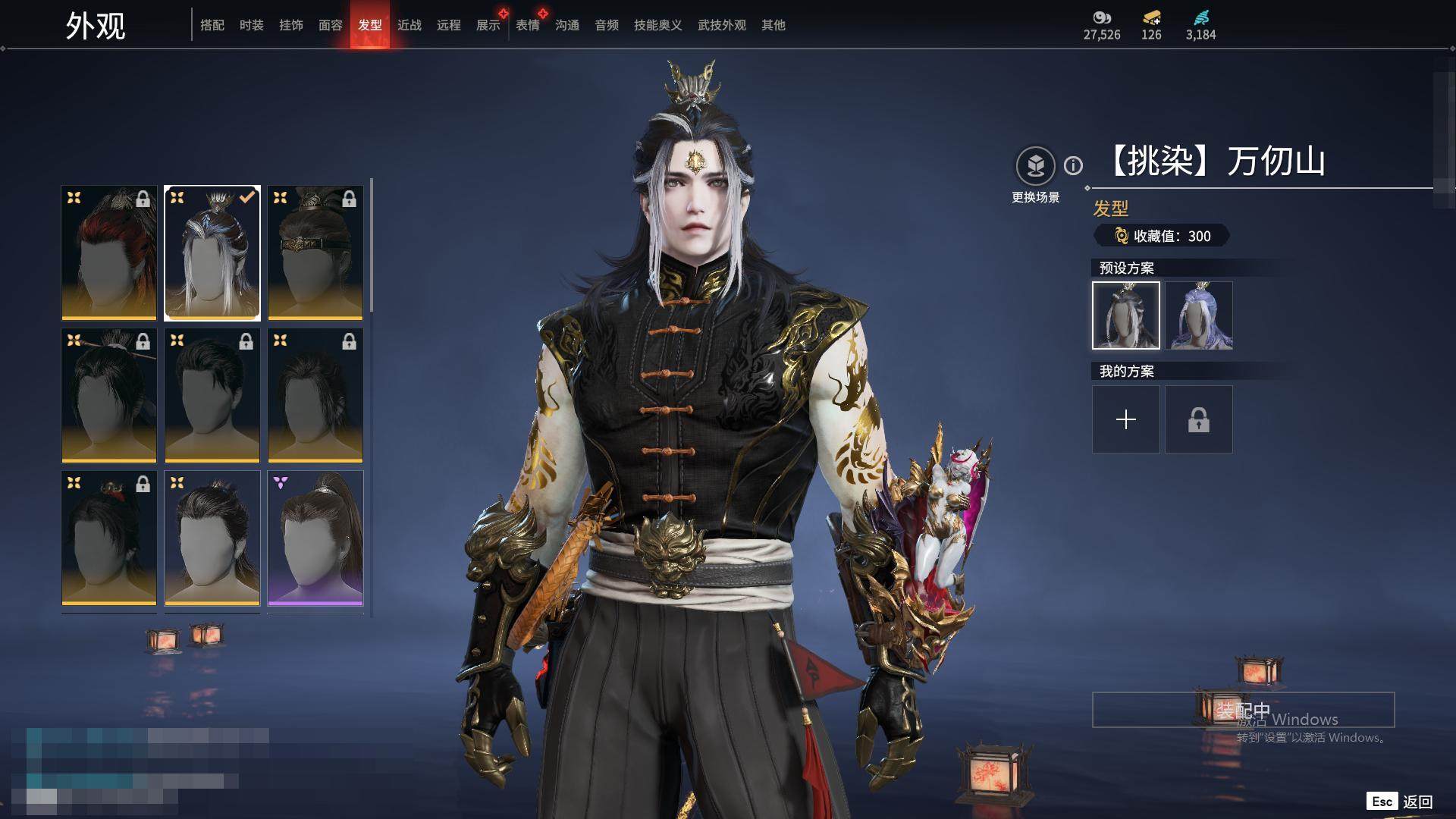
Task: Open the 近战 melee tab
Action: point(409,25)
